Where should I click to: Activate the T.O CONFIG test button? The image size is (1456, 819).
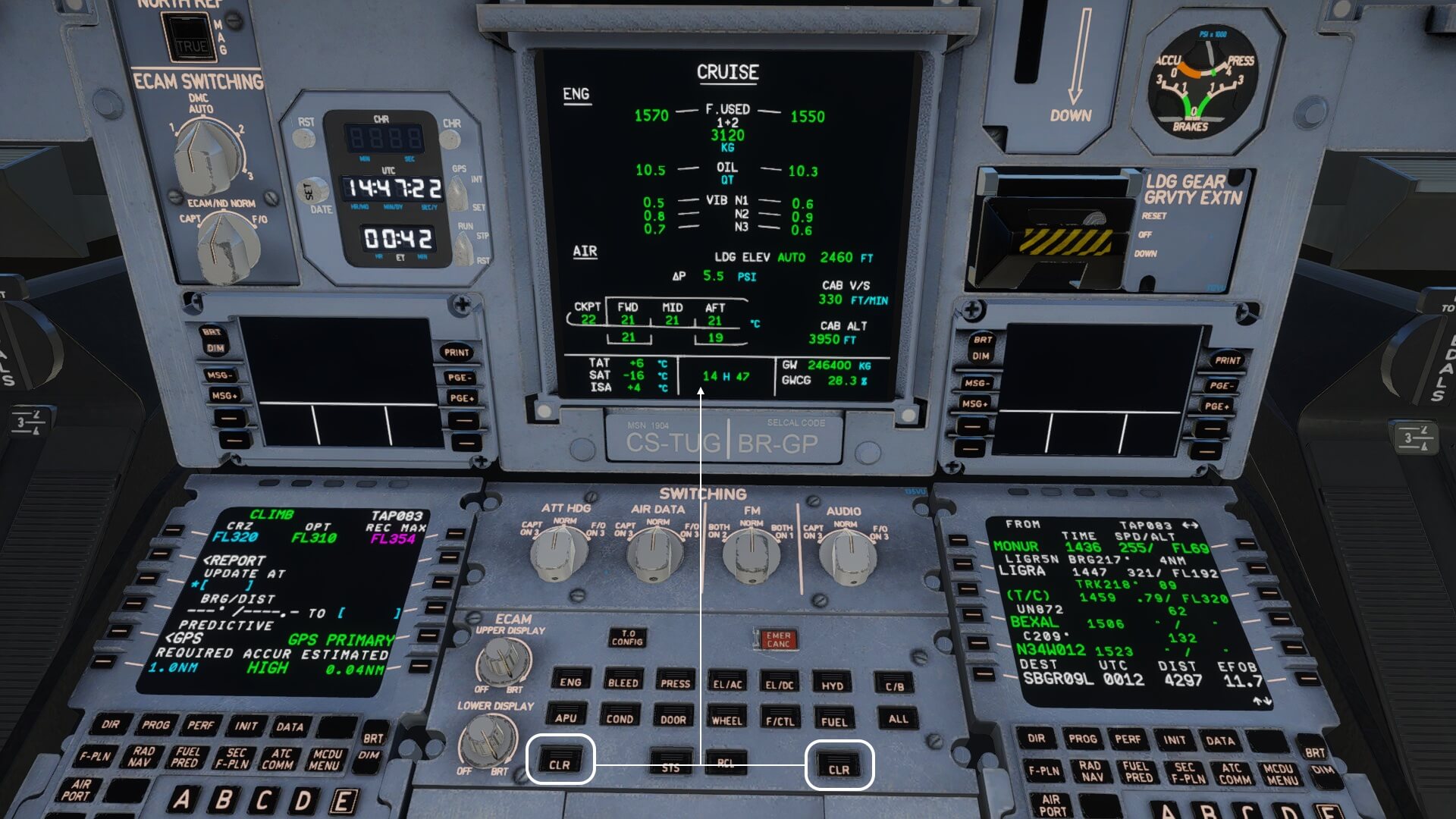click(627, 638)
